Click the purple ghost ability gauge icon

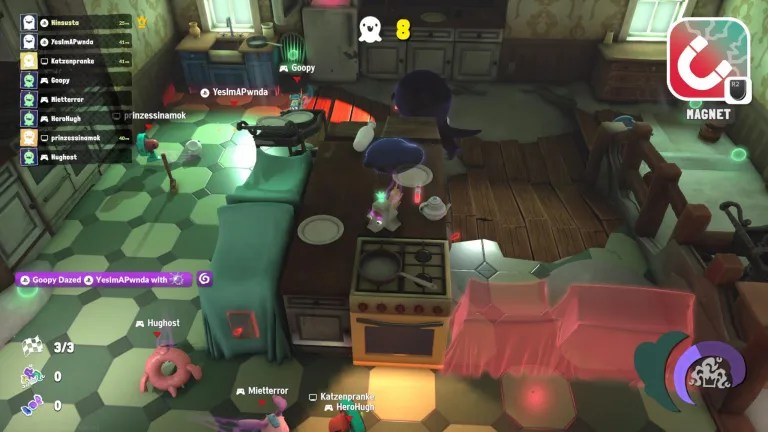[708, 374]
